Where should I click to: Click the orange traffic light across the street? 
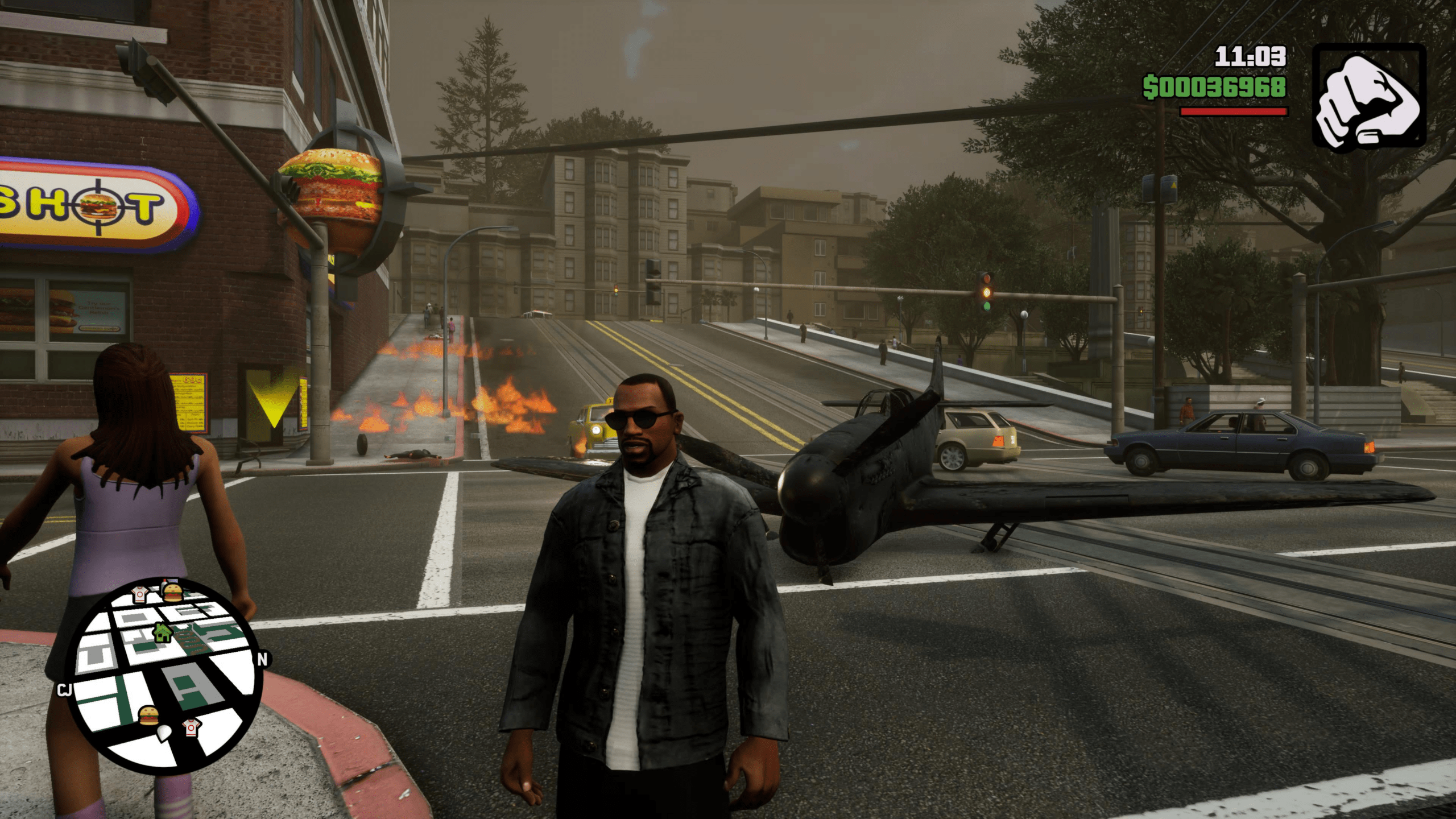tap(986, 293)
